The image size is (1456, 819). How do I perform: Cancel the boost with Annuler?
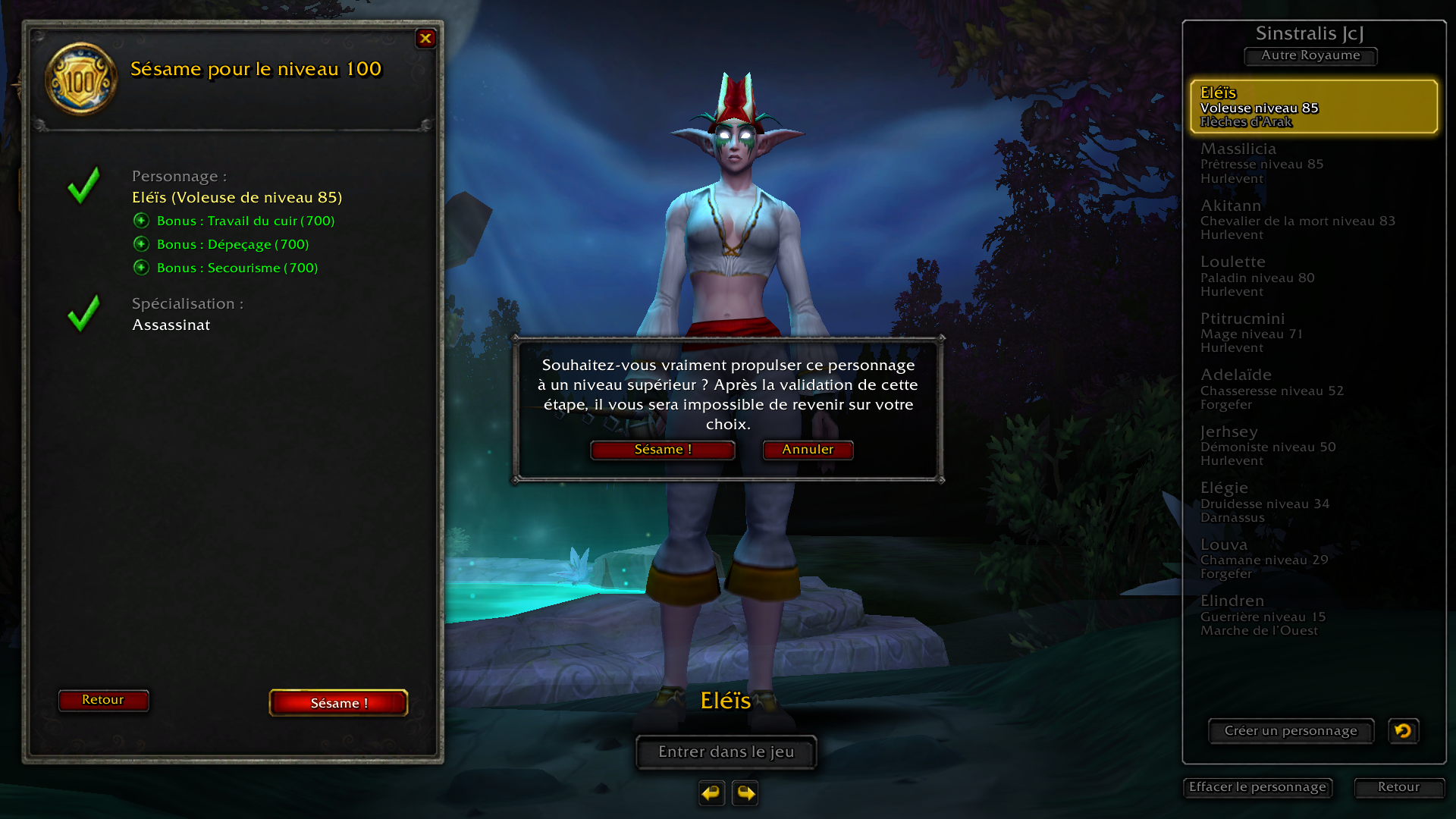click(x=808, y=450)
